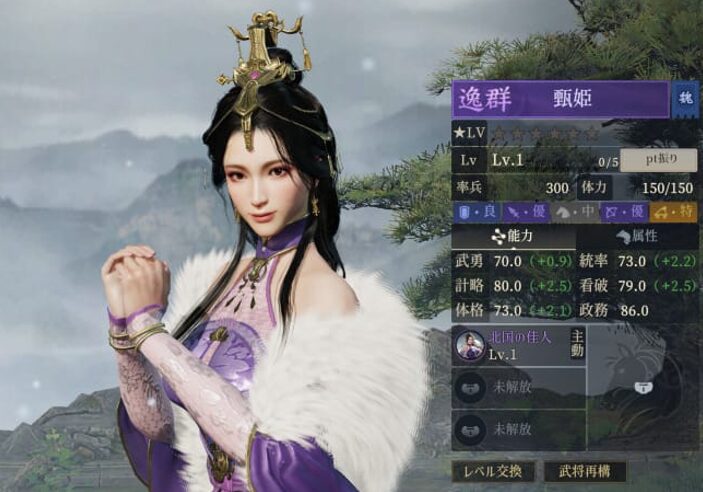Switch to the 属性 attributes tab
The height and width of the screenshot is (492, 703).
pos(636,236)
